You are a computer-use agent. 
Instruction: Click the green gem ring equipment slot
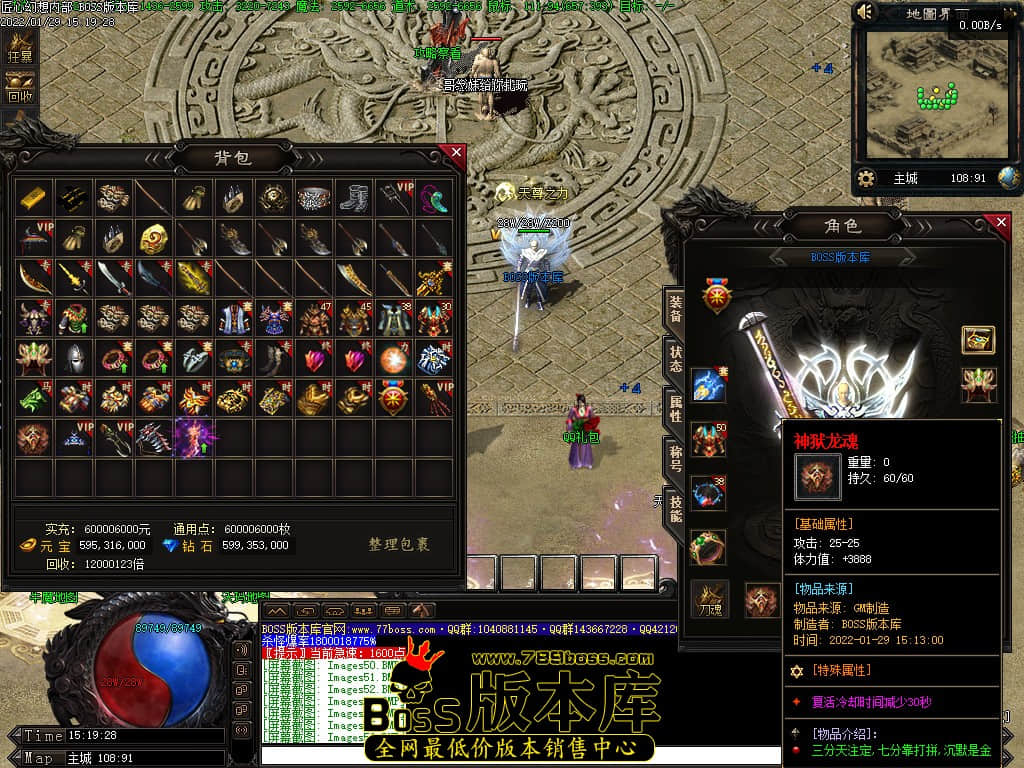click(x=708, y=547)
